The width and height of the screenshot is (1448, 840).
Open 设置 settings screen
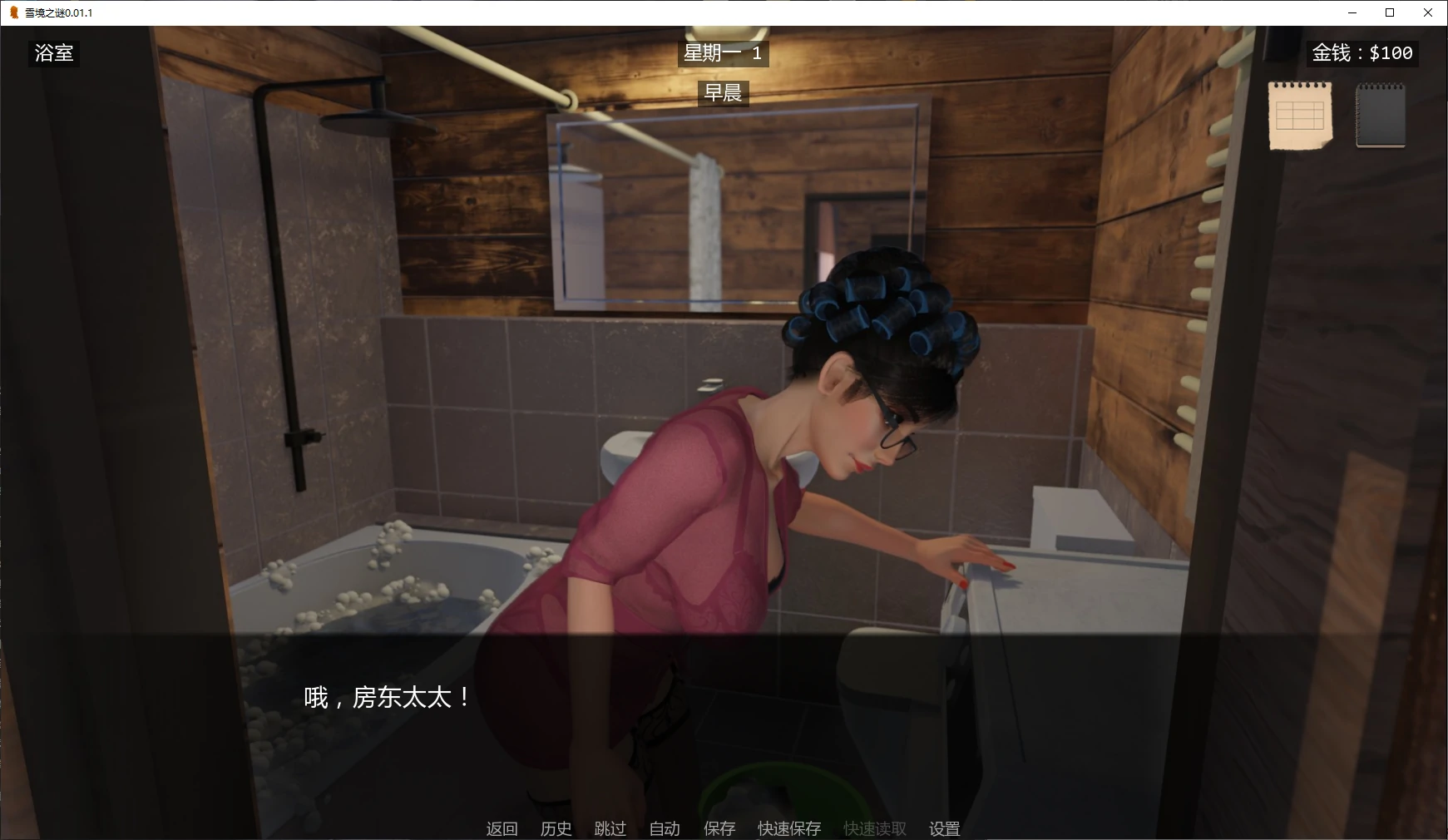(944, 828)
